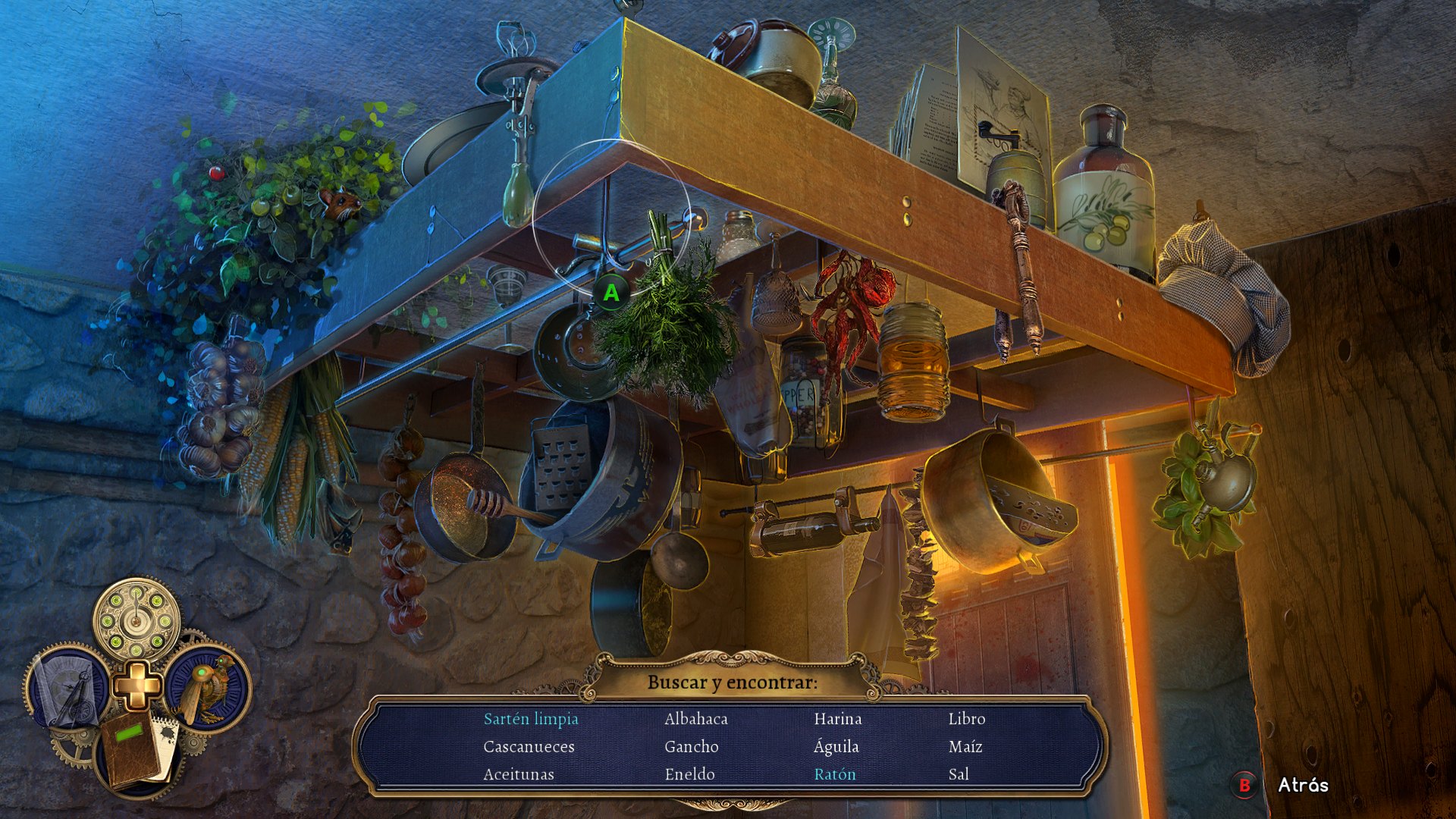Open the leather journal and notepad
Image resolution: width=1456 pixels, height=819 pixels.
(x=136, y=751)
